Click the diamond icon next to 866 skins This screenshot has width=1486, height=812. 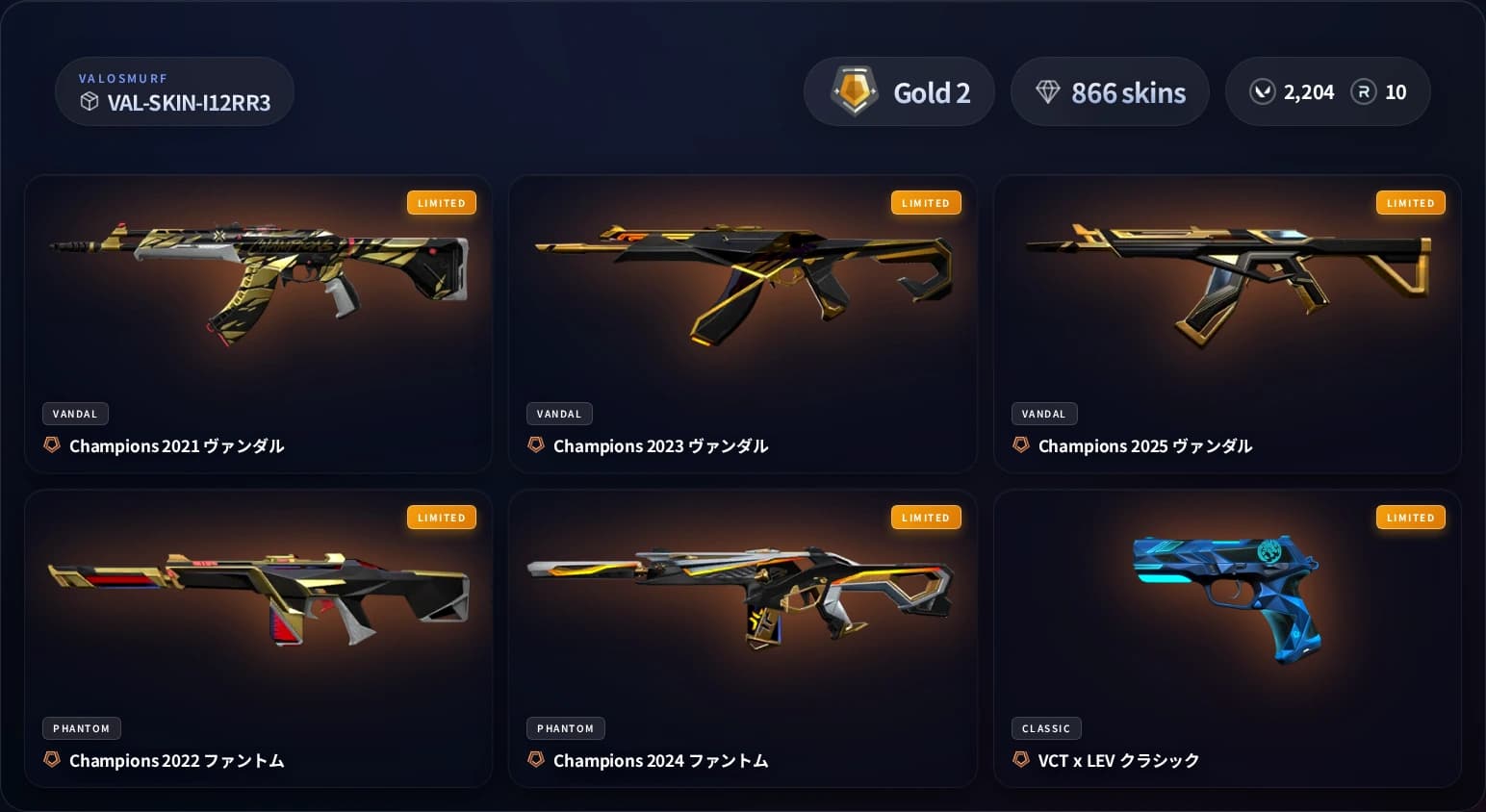(1049, 92)
